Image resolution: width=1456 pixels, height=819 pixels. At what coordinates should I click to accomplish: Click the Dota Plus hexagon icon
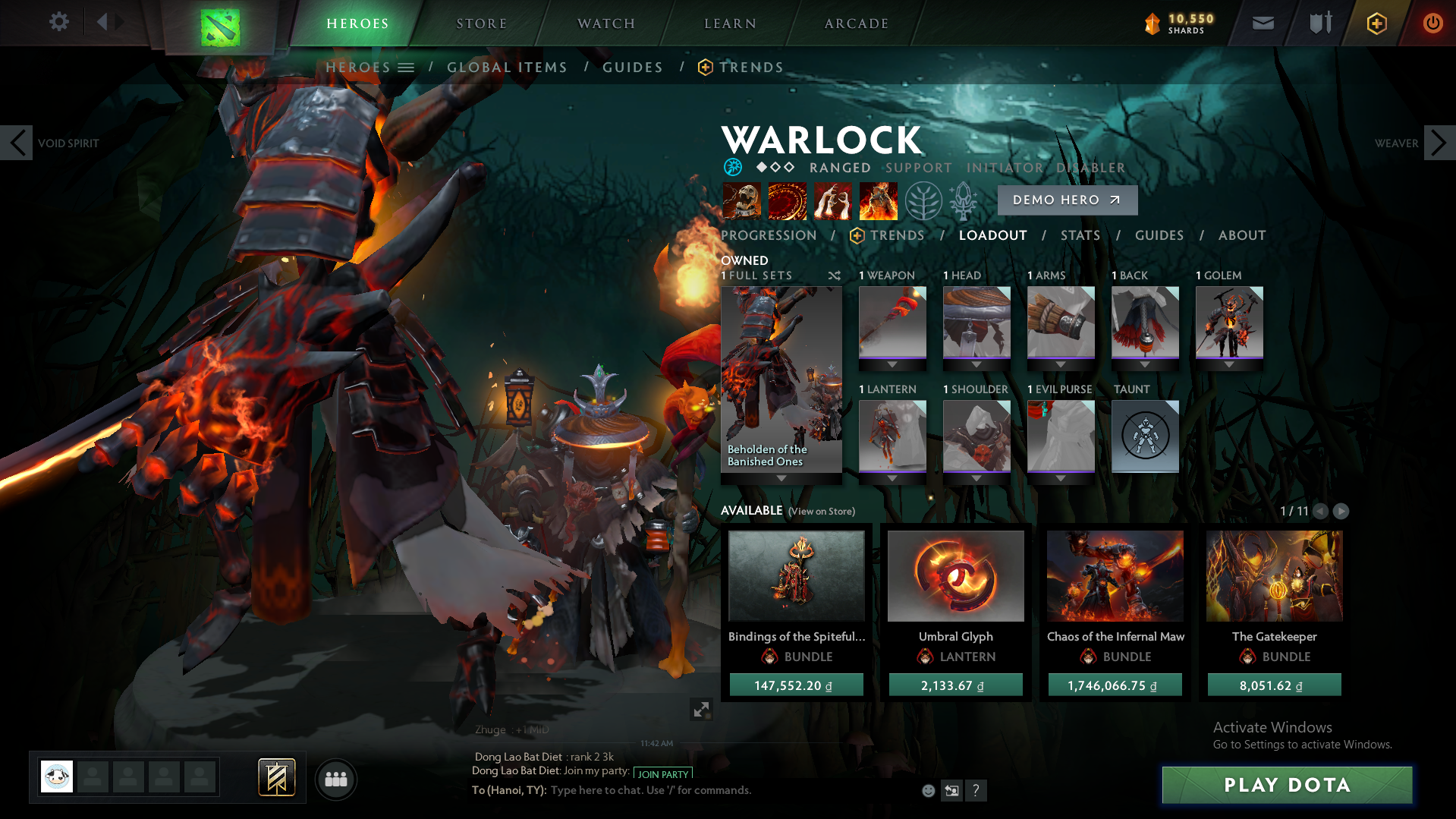click(x=1376, y=24)
